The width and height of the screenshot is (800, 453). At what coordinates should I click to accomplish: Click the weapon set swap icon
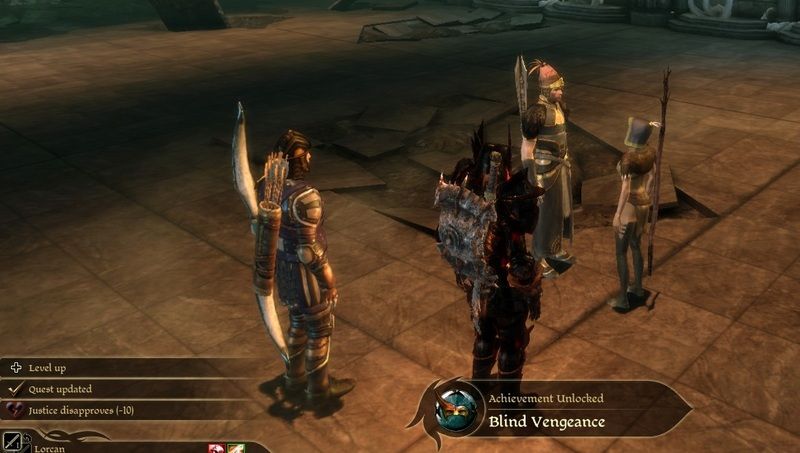pyautogui.click(x=13, y=441)
